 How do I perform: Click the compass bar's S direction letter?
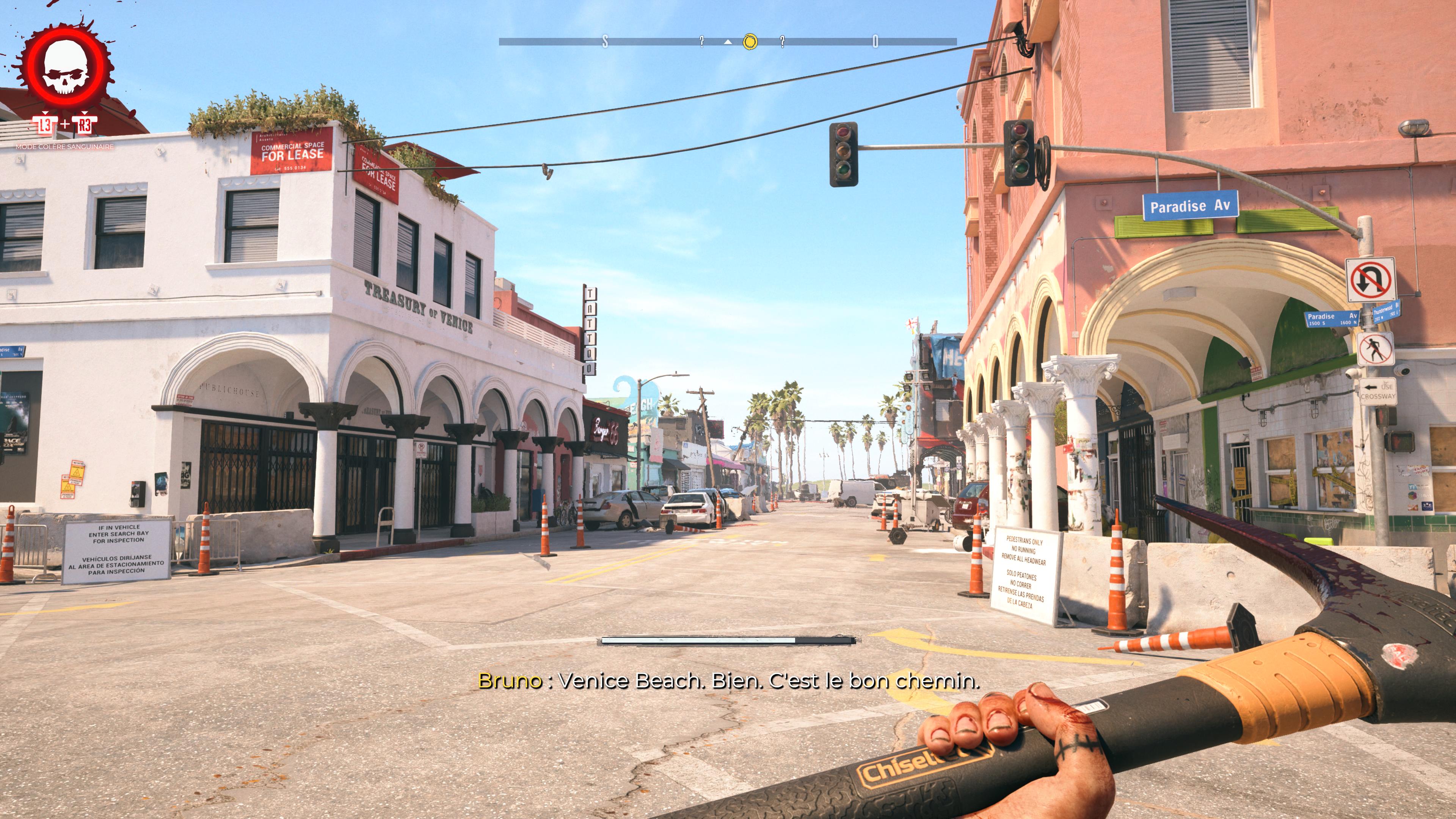tap(606, 41)
